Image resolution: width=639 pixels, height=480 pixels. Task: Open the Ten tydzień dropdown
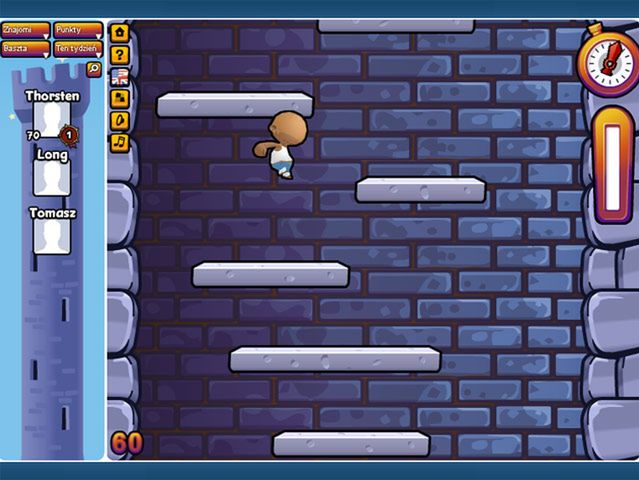click(78, 48)
